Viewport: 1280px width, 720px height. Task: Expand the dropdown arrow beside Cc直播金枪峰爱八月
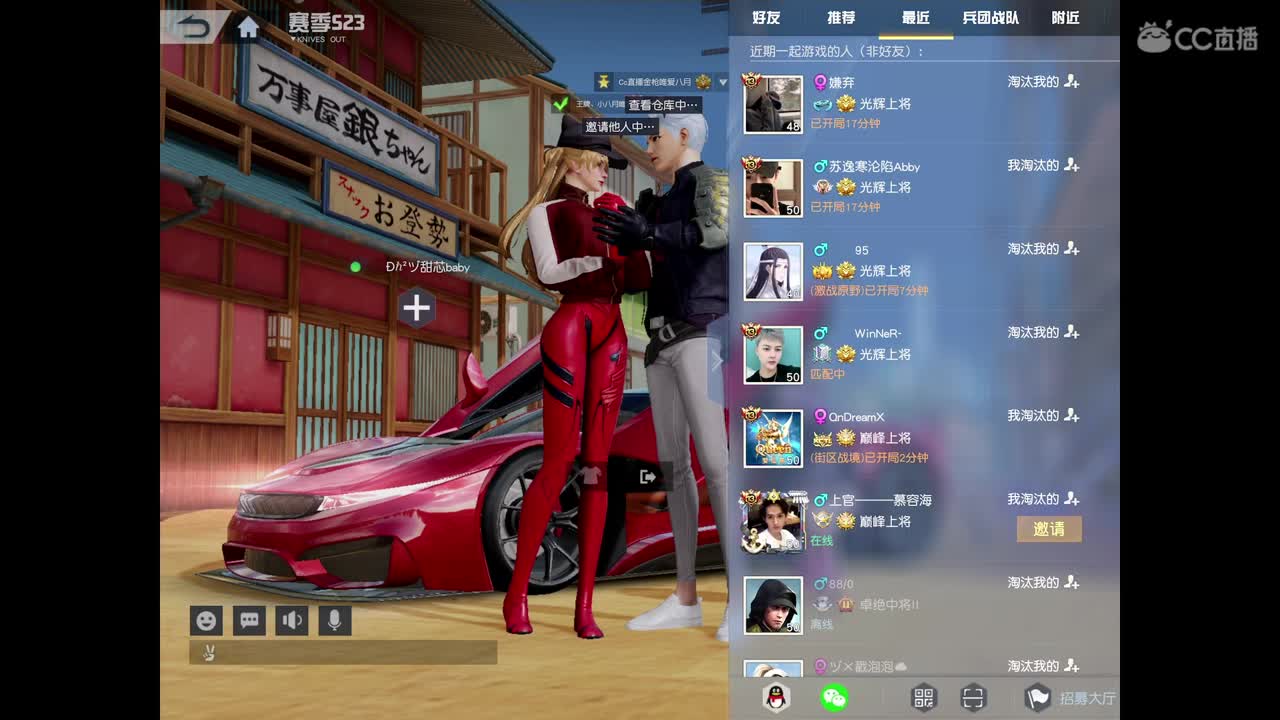click(722, 83)
